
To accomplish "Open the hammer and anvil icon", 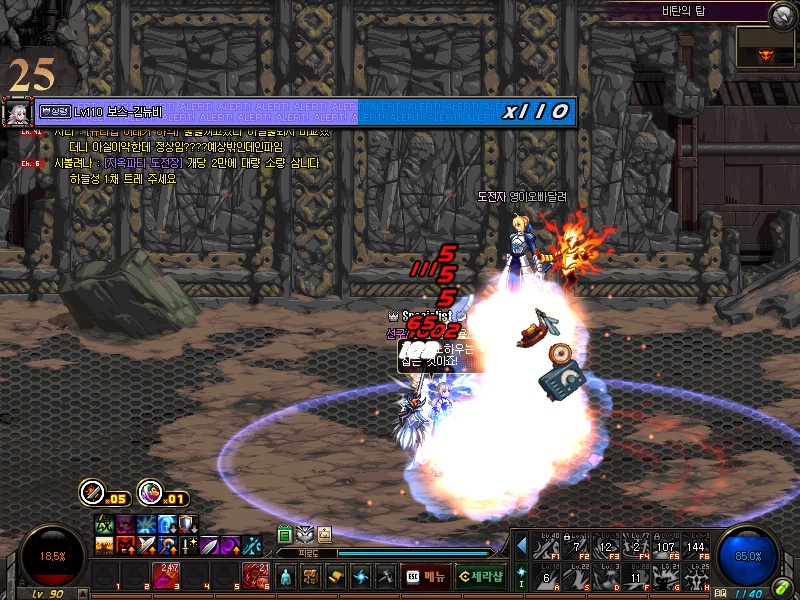I will (385, 576).
